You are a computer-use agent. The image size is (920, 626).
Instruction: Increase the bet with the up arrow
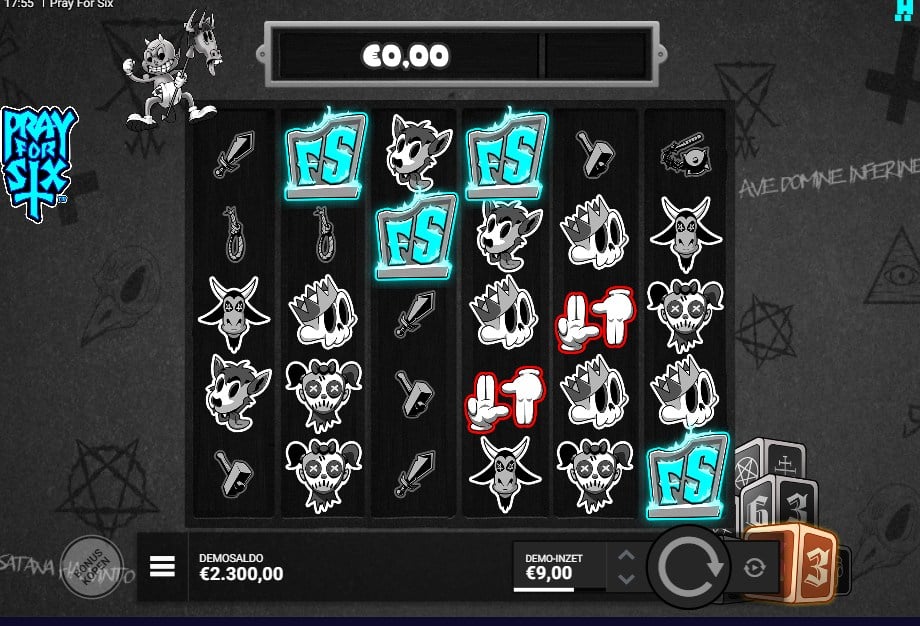click(x=626, y=556)
